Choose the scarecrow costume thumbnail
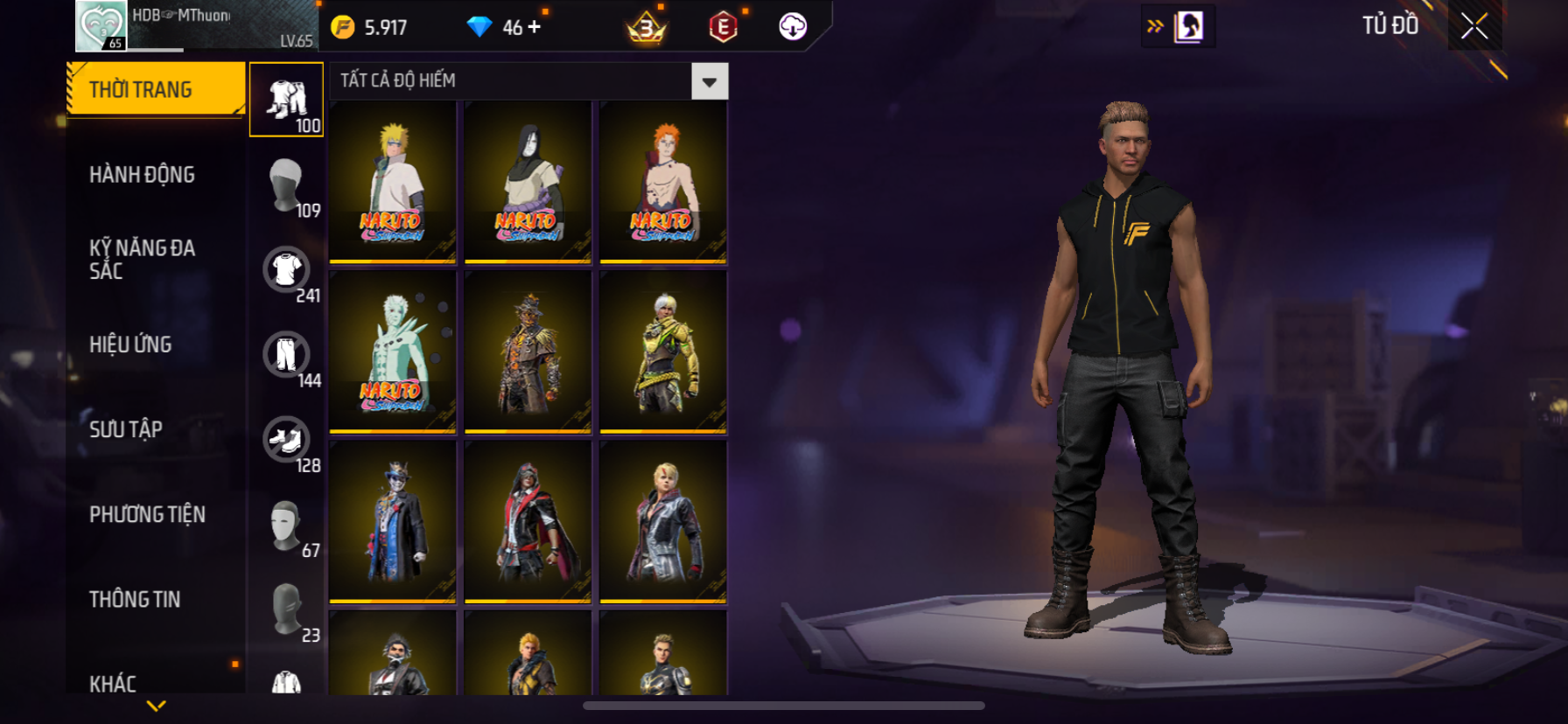The height and width of the screenshot is (724, 1568). coord(528,352)
